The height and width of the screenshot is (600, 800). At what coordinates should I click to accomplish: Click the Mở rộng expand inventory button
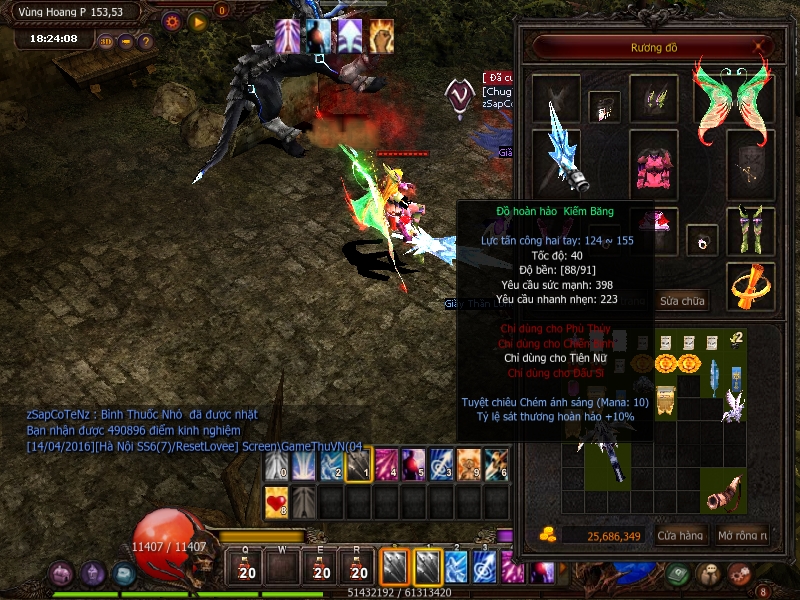click(x=742, y=536)
